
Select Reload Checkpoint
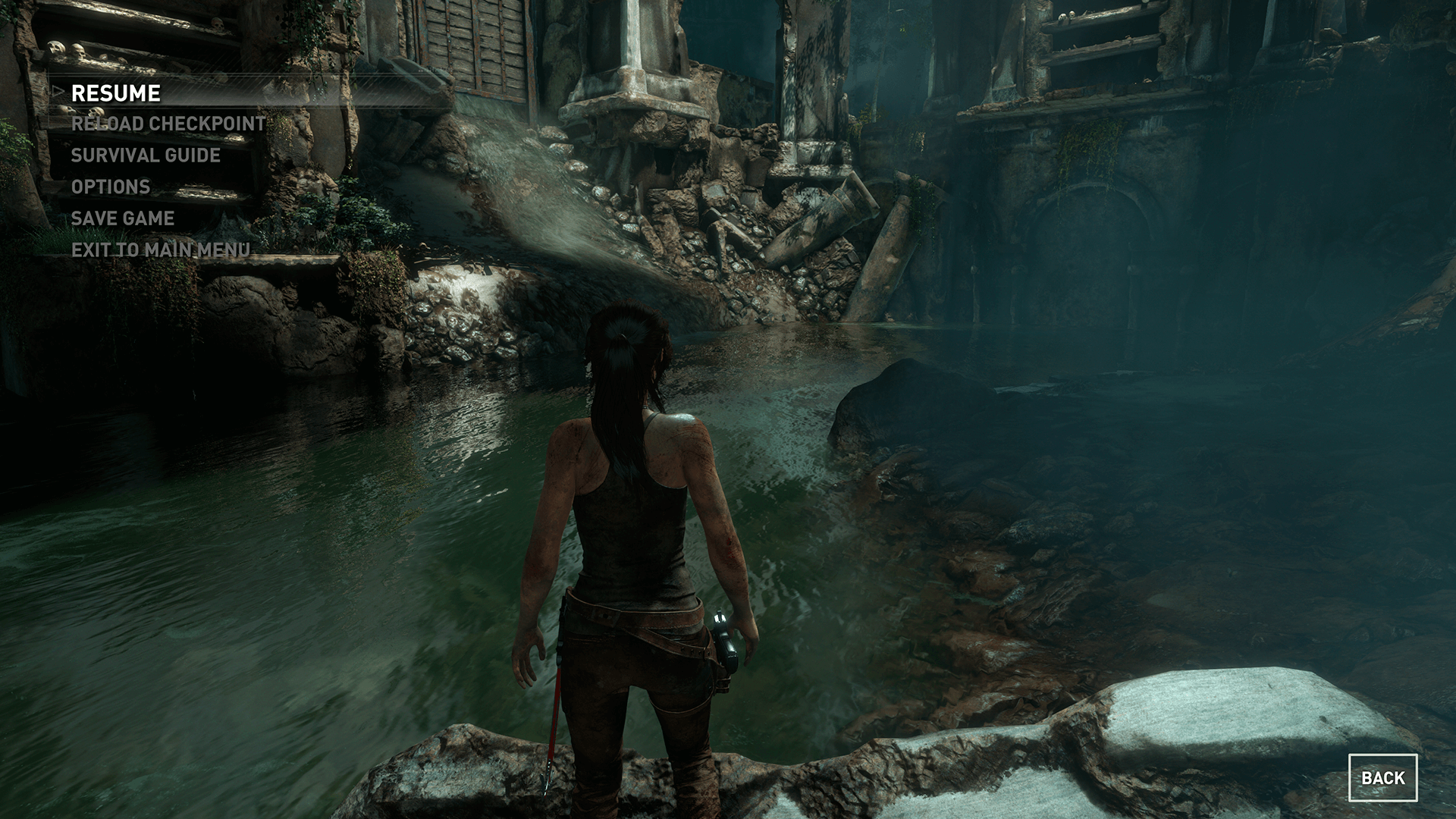[168, 124]
